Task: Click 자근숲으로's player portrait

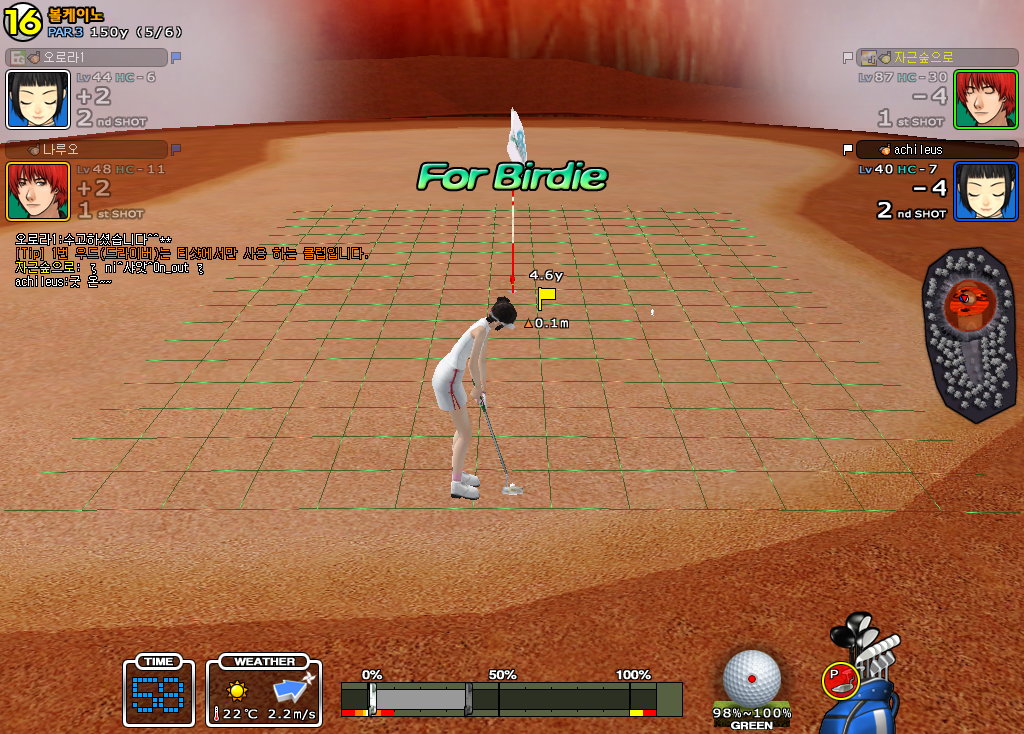Action: 985,99
